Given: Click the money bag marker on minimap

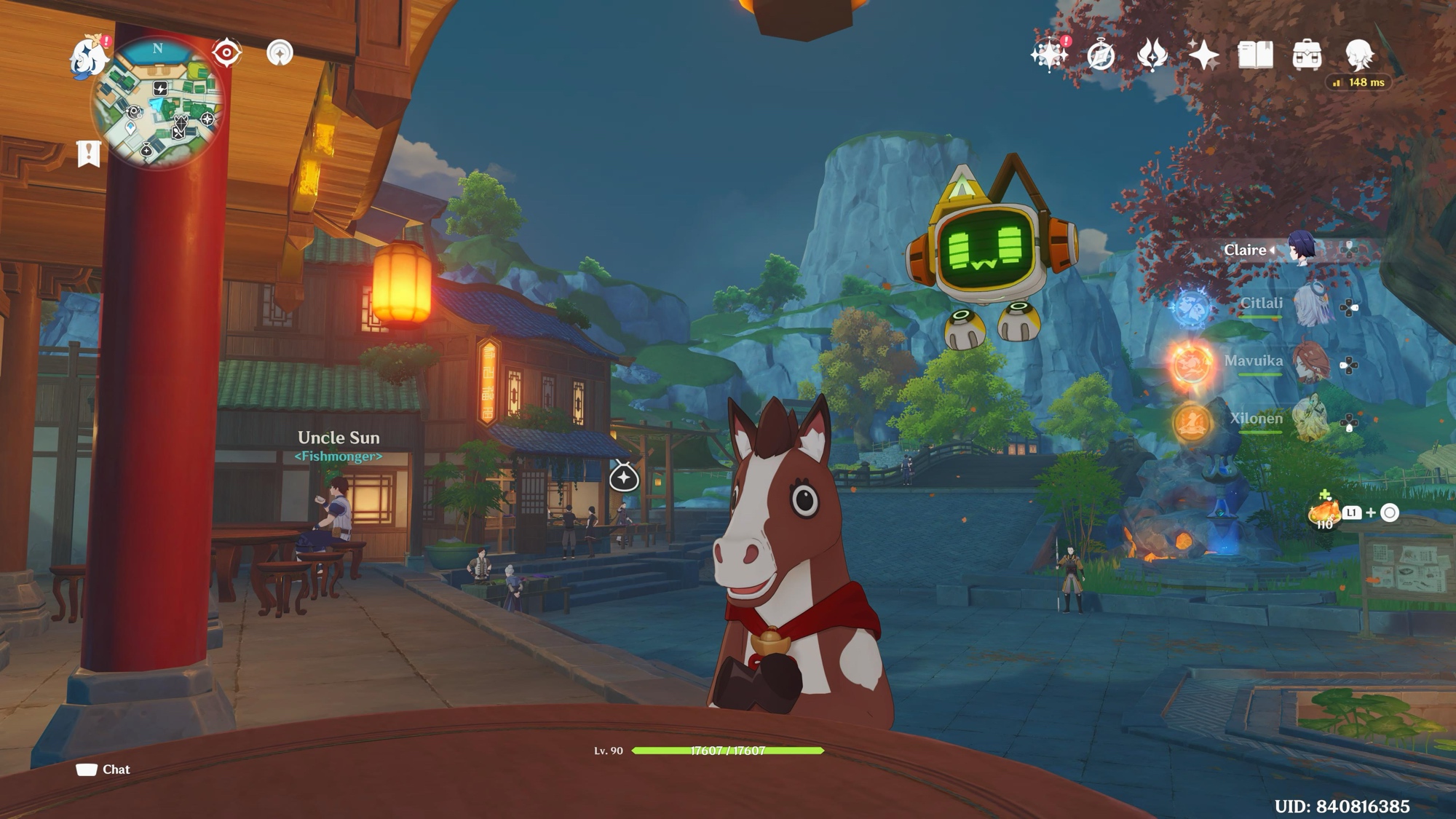Looking at the screenshot, I should 146,151.
